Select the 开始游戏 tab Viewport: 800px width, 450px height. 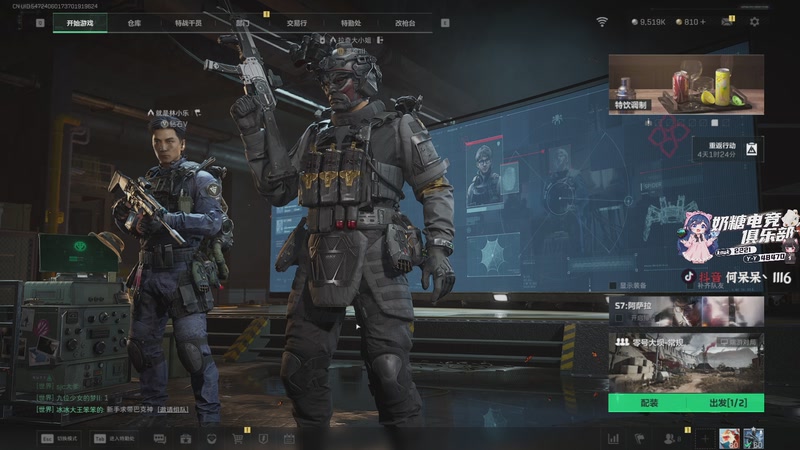click(80, 22)
